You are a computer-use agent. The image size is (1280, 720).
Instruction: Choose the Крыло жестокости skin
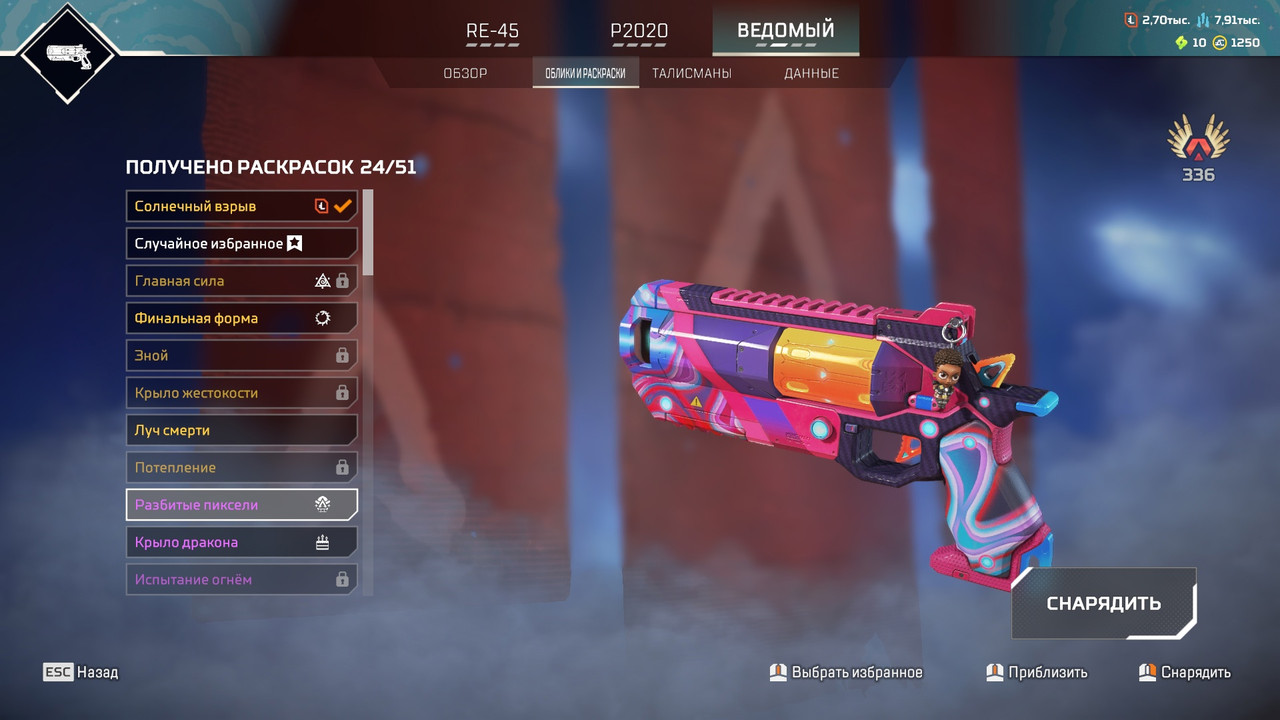(242, 393)
